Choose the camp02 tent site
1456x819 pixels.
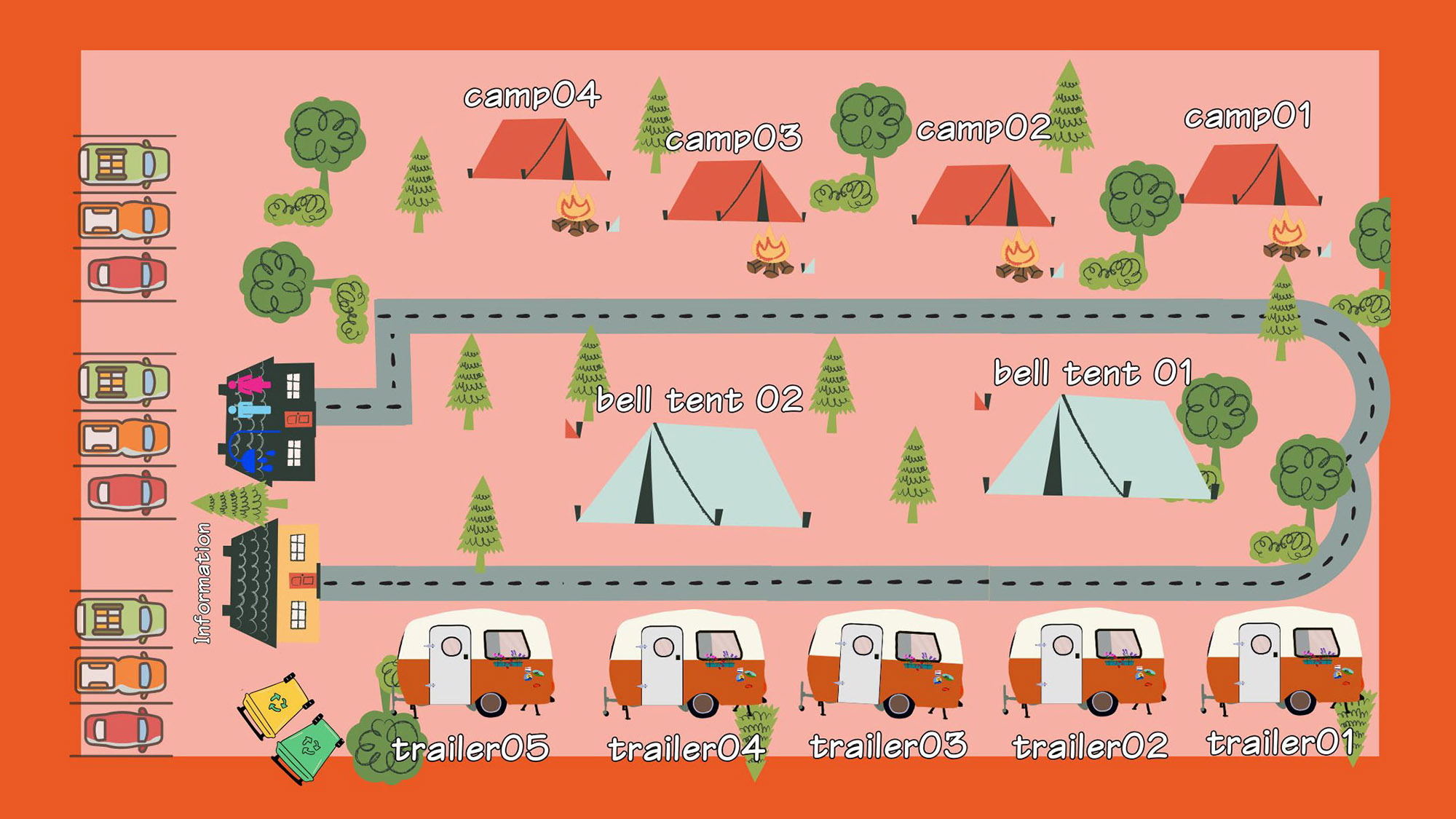click(x=983, y=196)
